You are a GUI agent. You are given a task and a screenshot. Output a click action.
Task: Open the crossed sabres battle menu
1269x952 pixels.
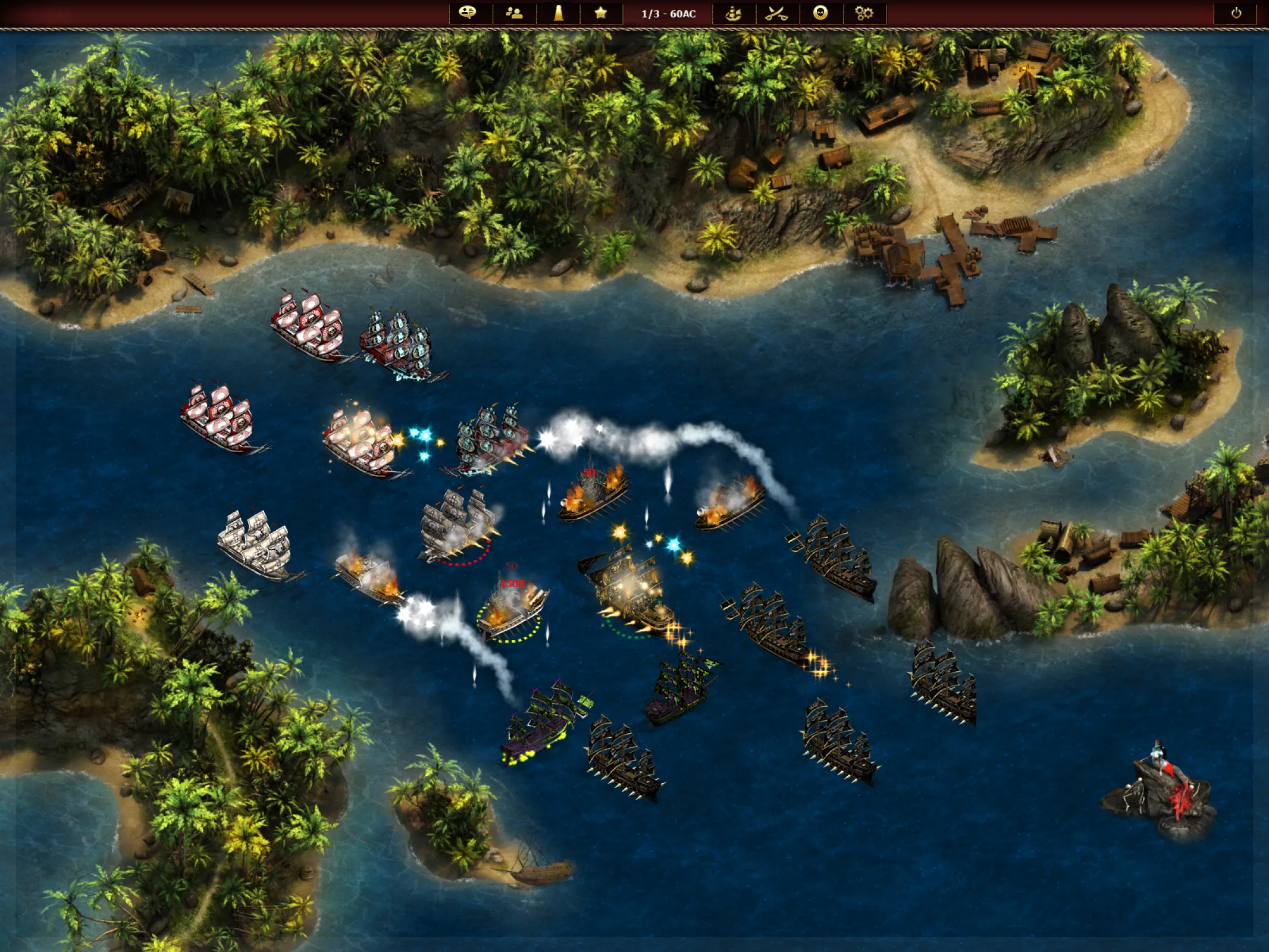point(776,13)
